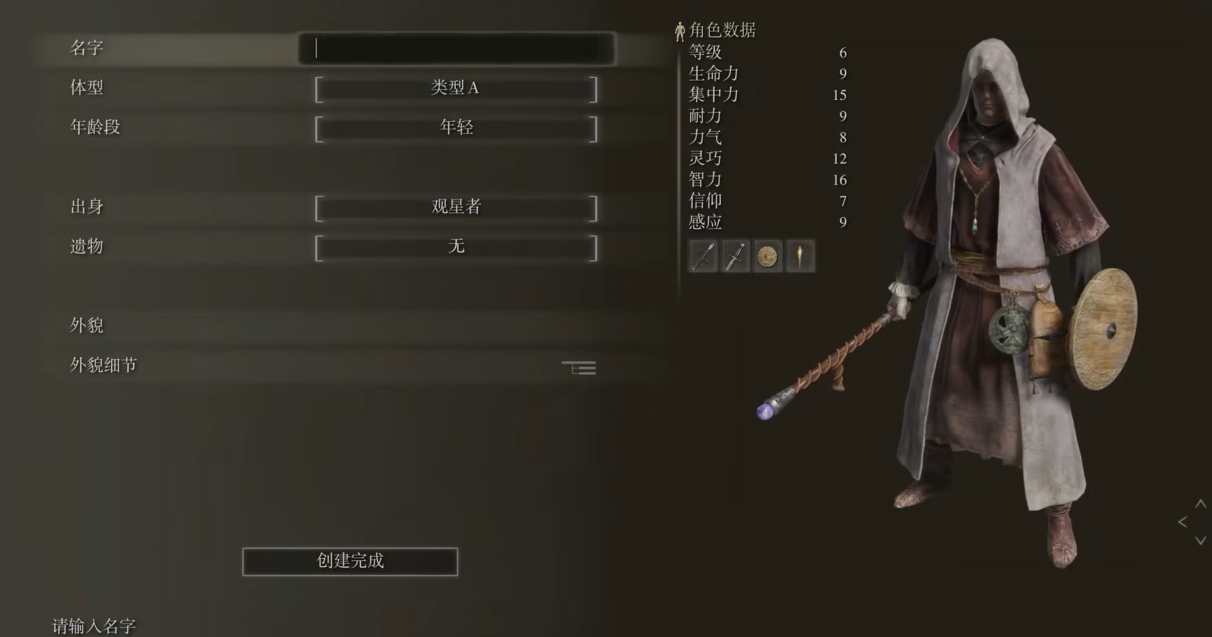Confirm with the 创建完成 button
1212x637 pixels.
[350, 561]
